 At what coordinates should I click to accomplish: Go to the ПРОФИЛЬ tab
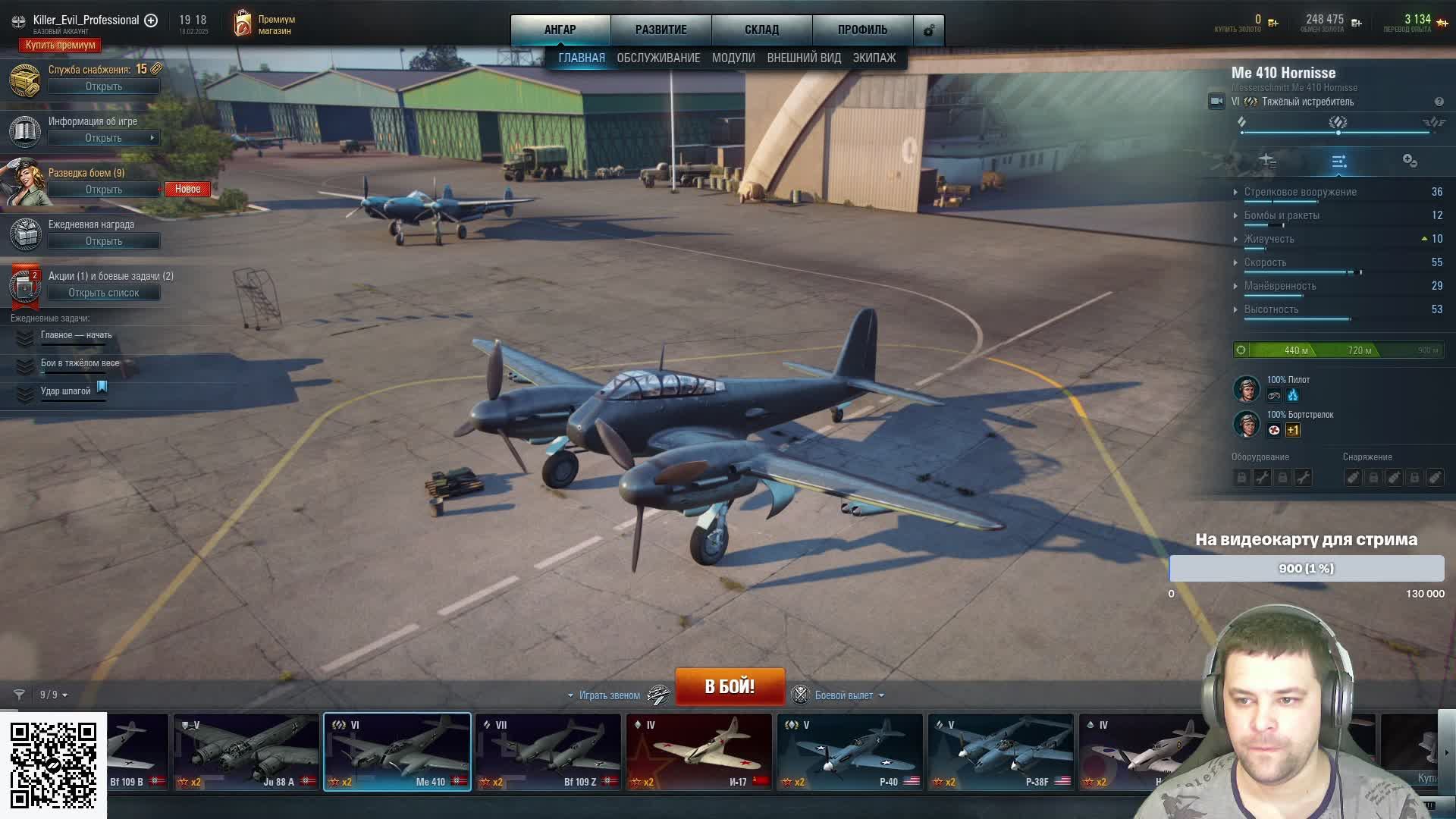tap(862, 30)
